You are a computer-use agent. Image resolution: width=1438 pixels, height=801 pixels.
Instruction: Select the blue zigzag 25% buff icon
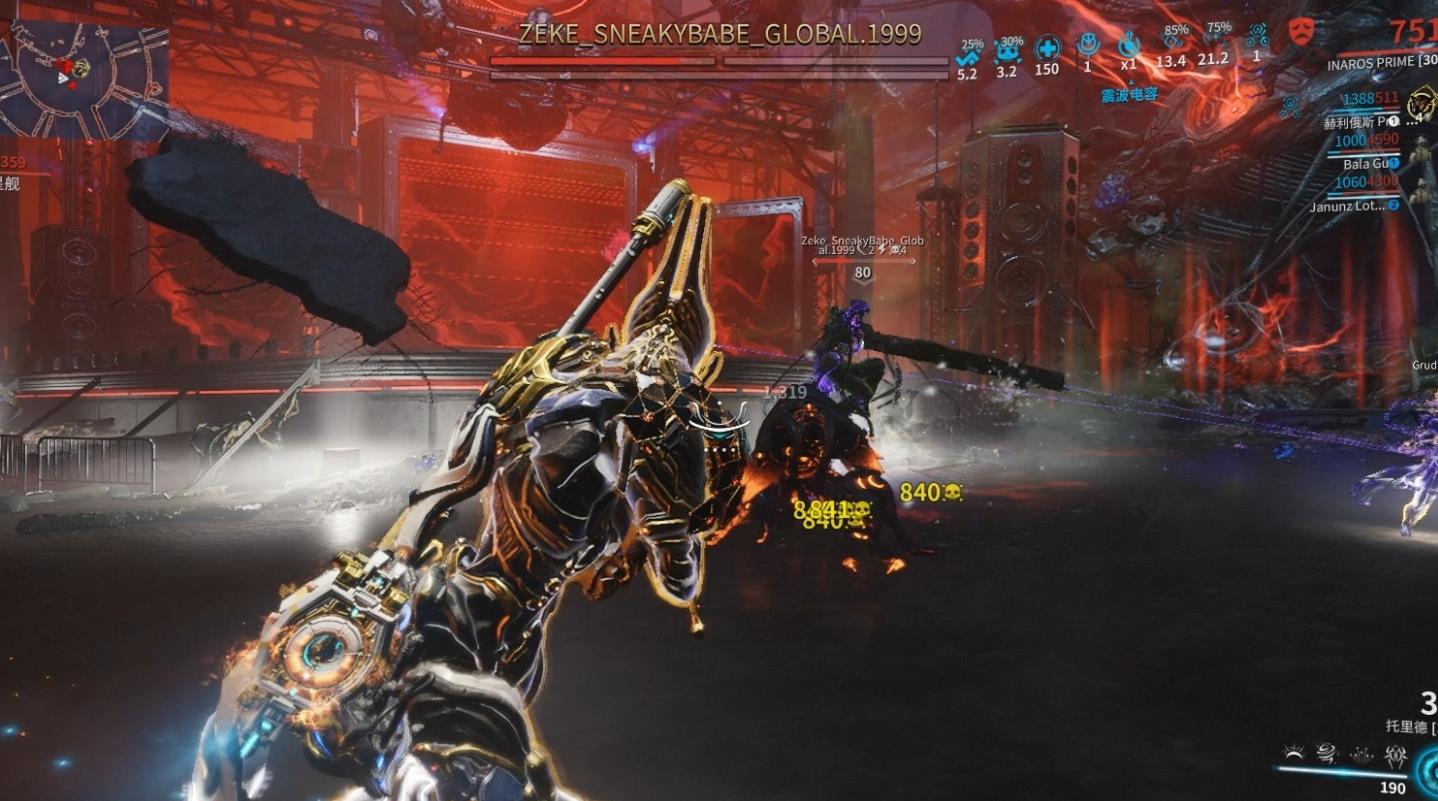click(x=967, y=58)
